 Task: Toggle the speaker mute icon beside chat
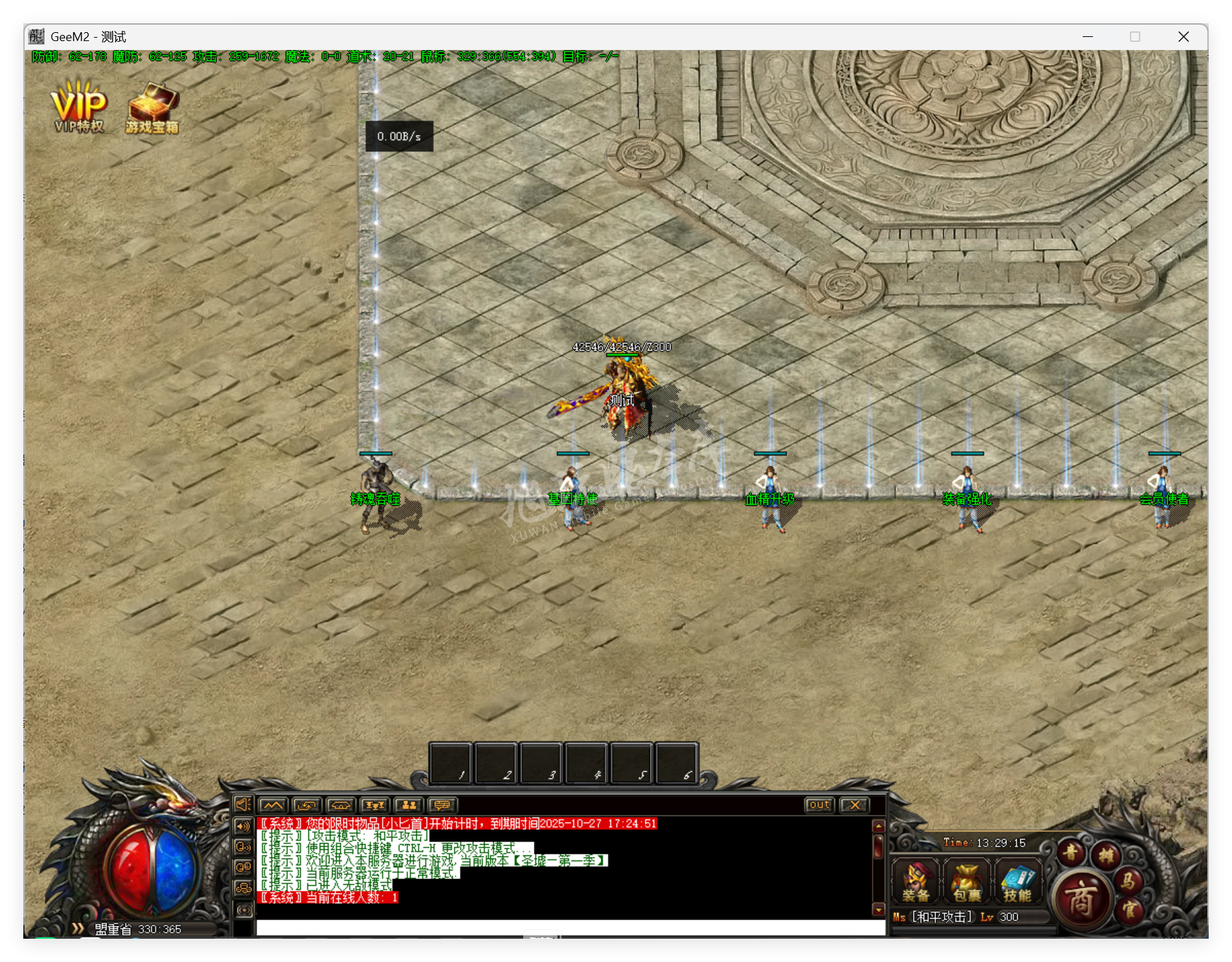coord(243,805)
